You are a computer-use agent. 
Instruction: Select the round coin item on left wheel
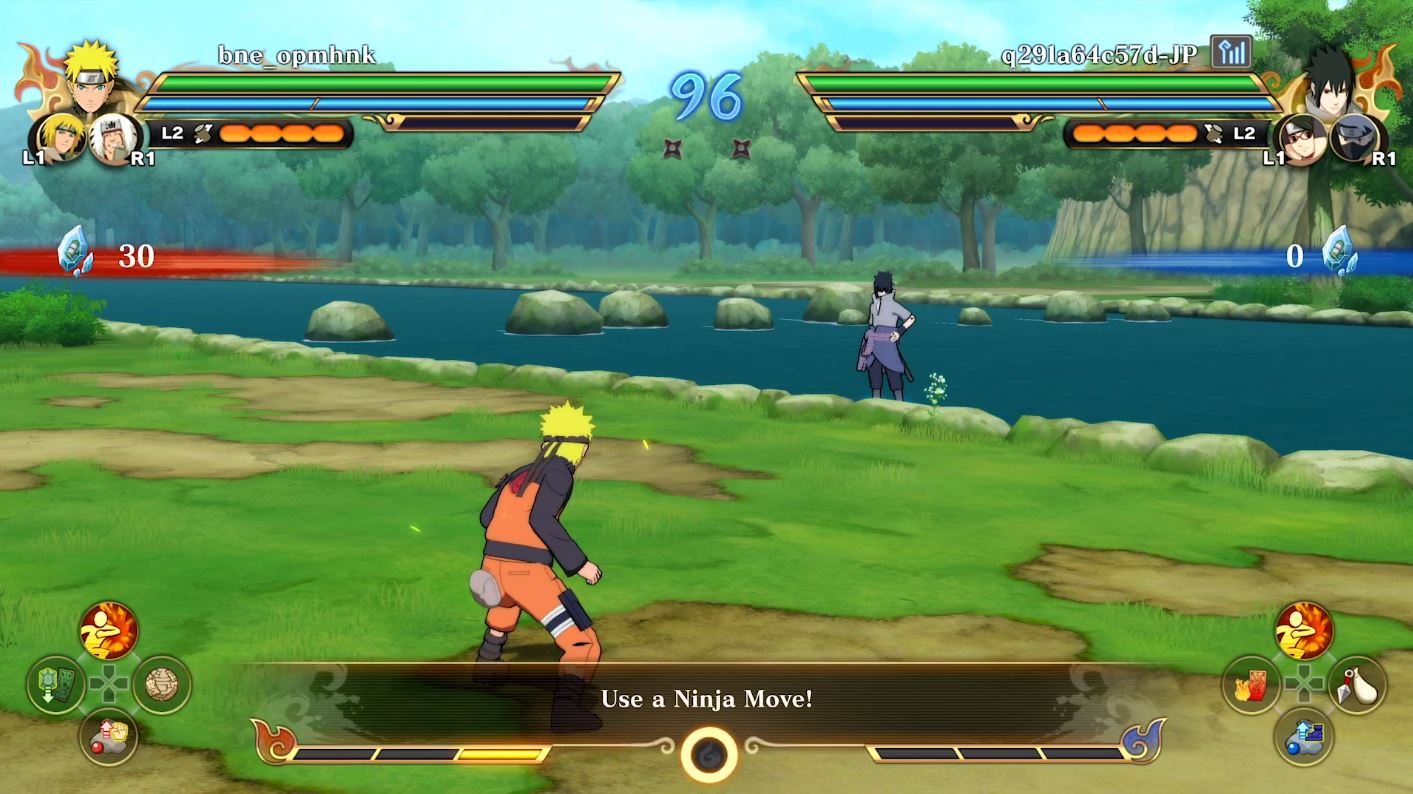pos(165,683)
